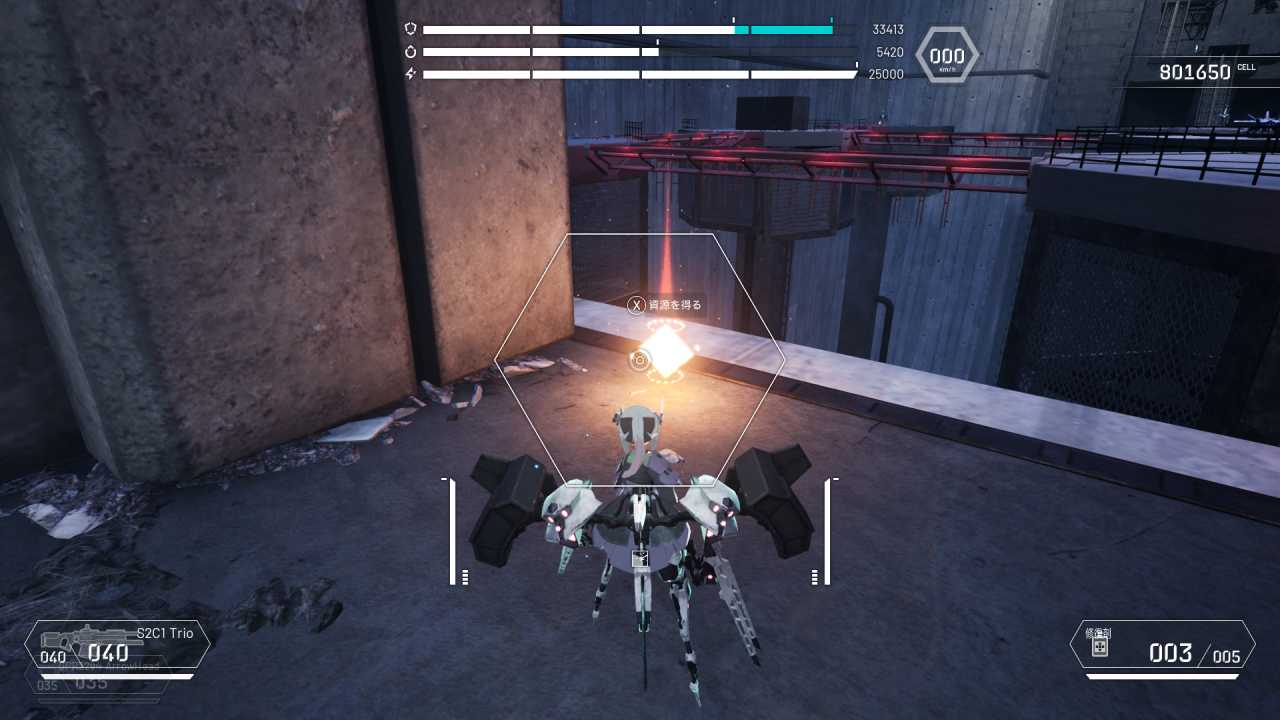Select the S2C1 Trio weapon slot
The width and height of the screenshot is (1280, 720).
pyautogui.click(x=118, y=645)
